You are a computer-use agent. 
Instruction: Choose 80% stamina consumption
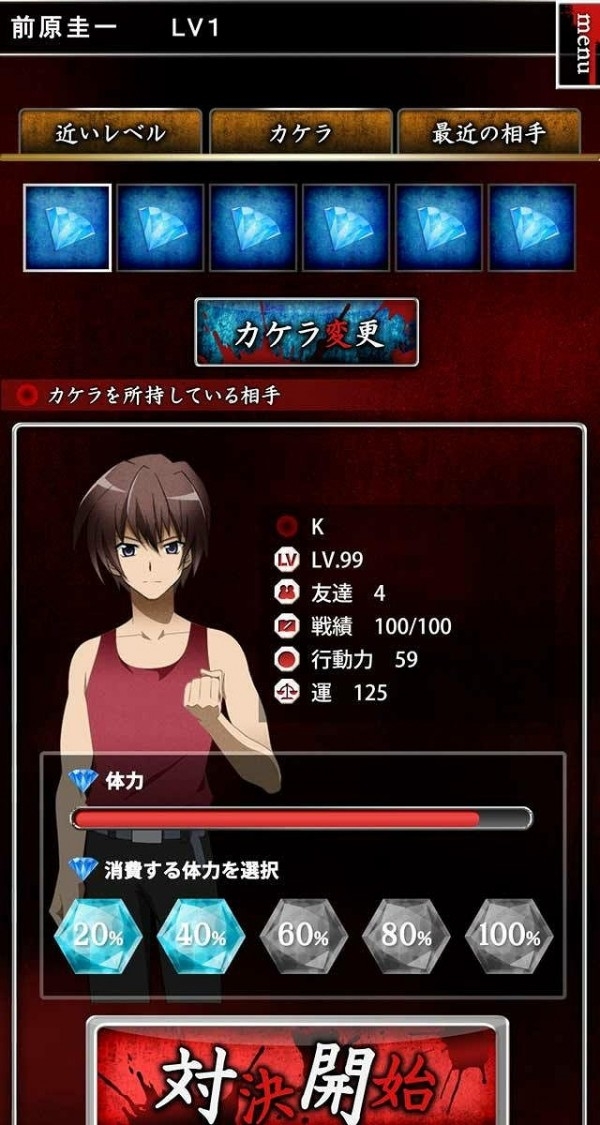[x=406, y=937]
